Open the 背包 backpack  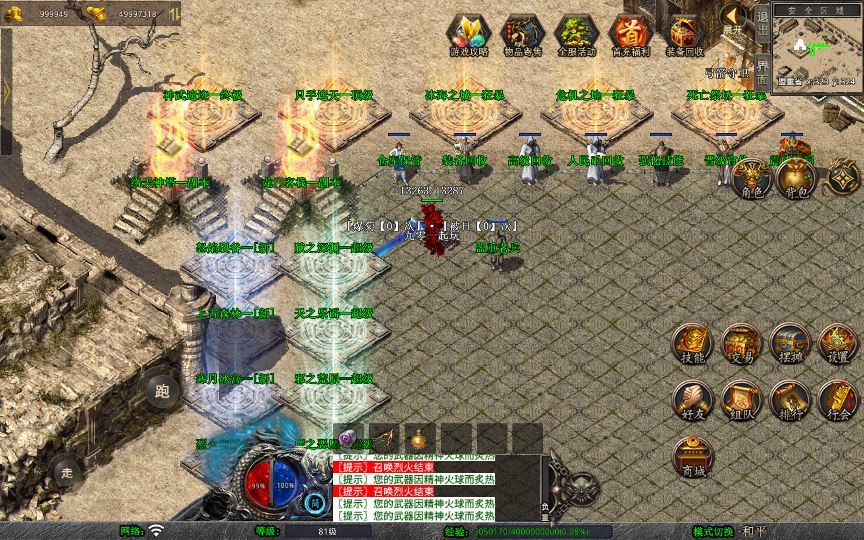(x=796, y=178)
